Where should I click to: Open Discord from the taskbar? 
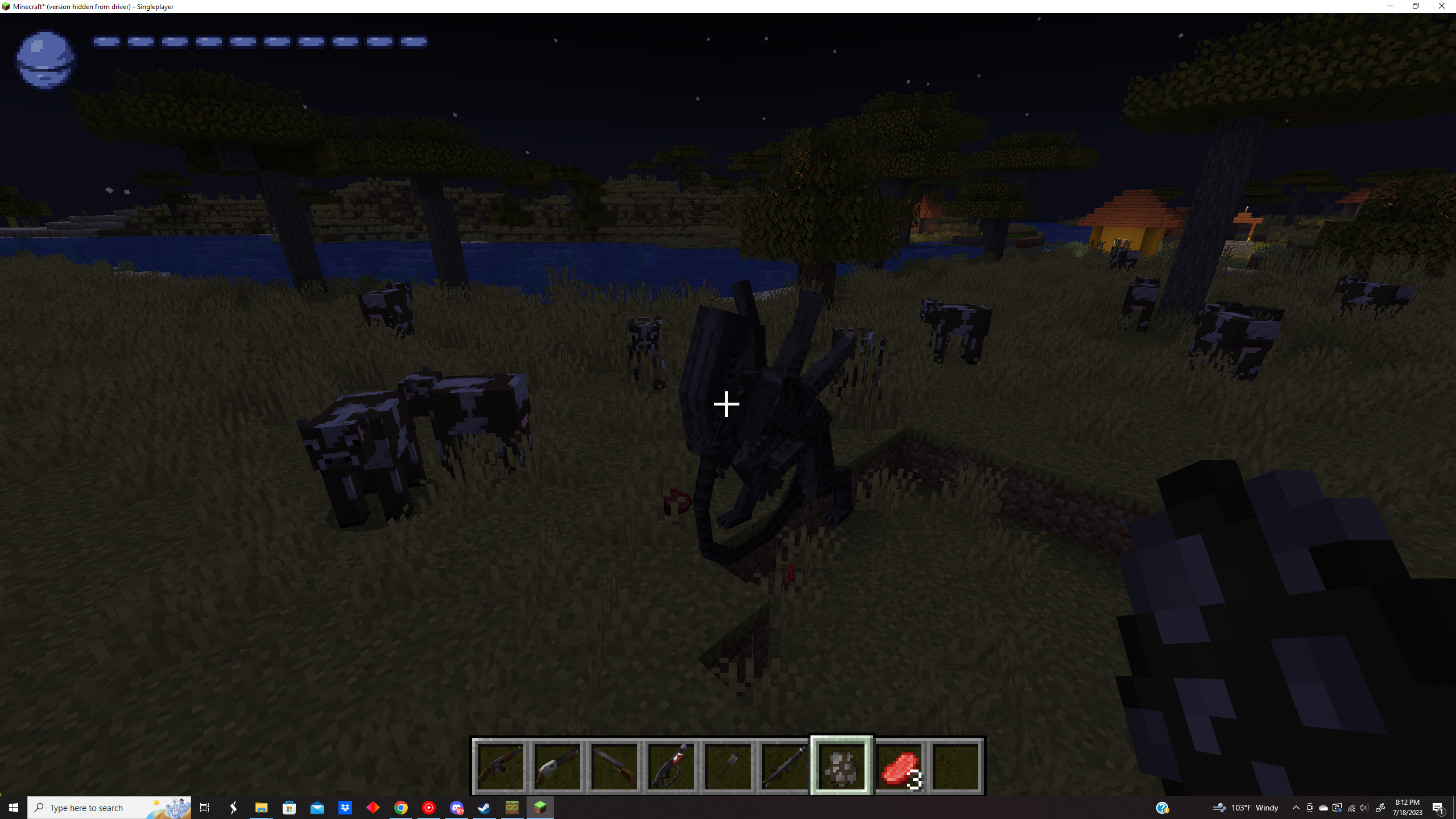point(457,807)
